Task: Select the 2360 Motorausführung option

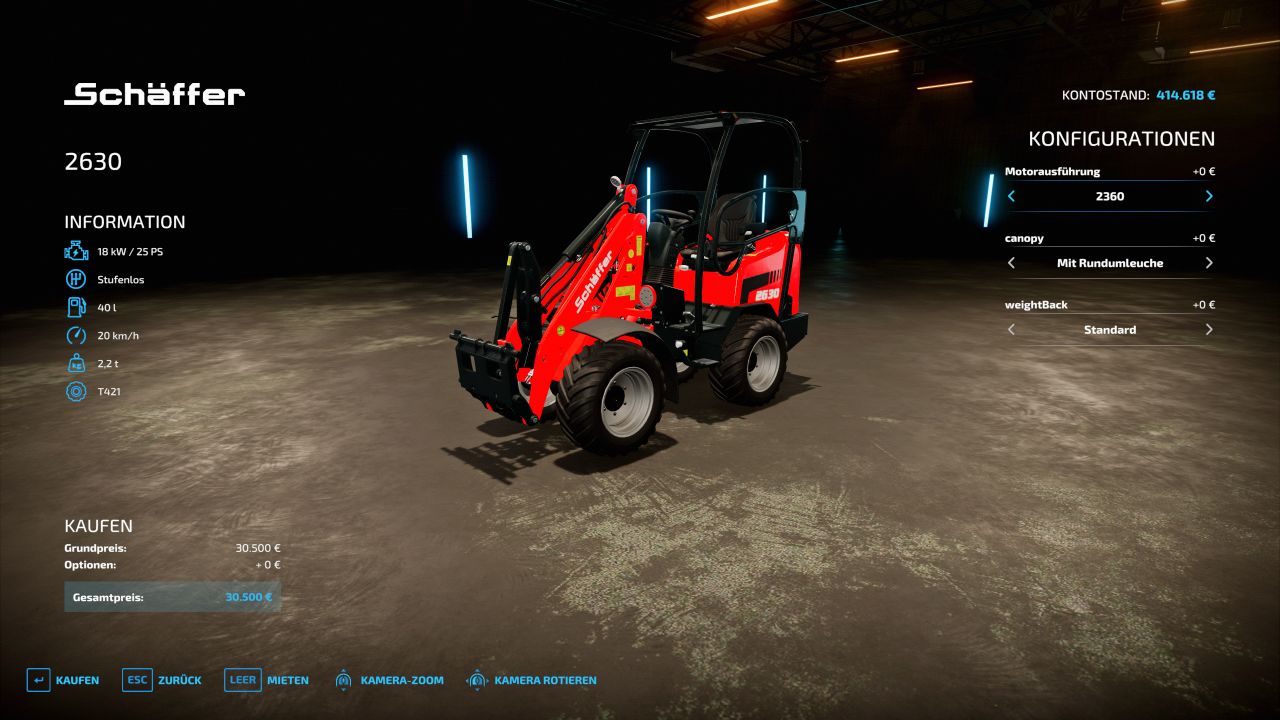Action: [1110, 197]
